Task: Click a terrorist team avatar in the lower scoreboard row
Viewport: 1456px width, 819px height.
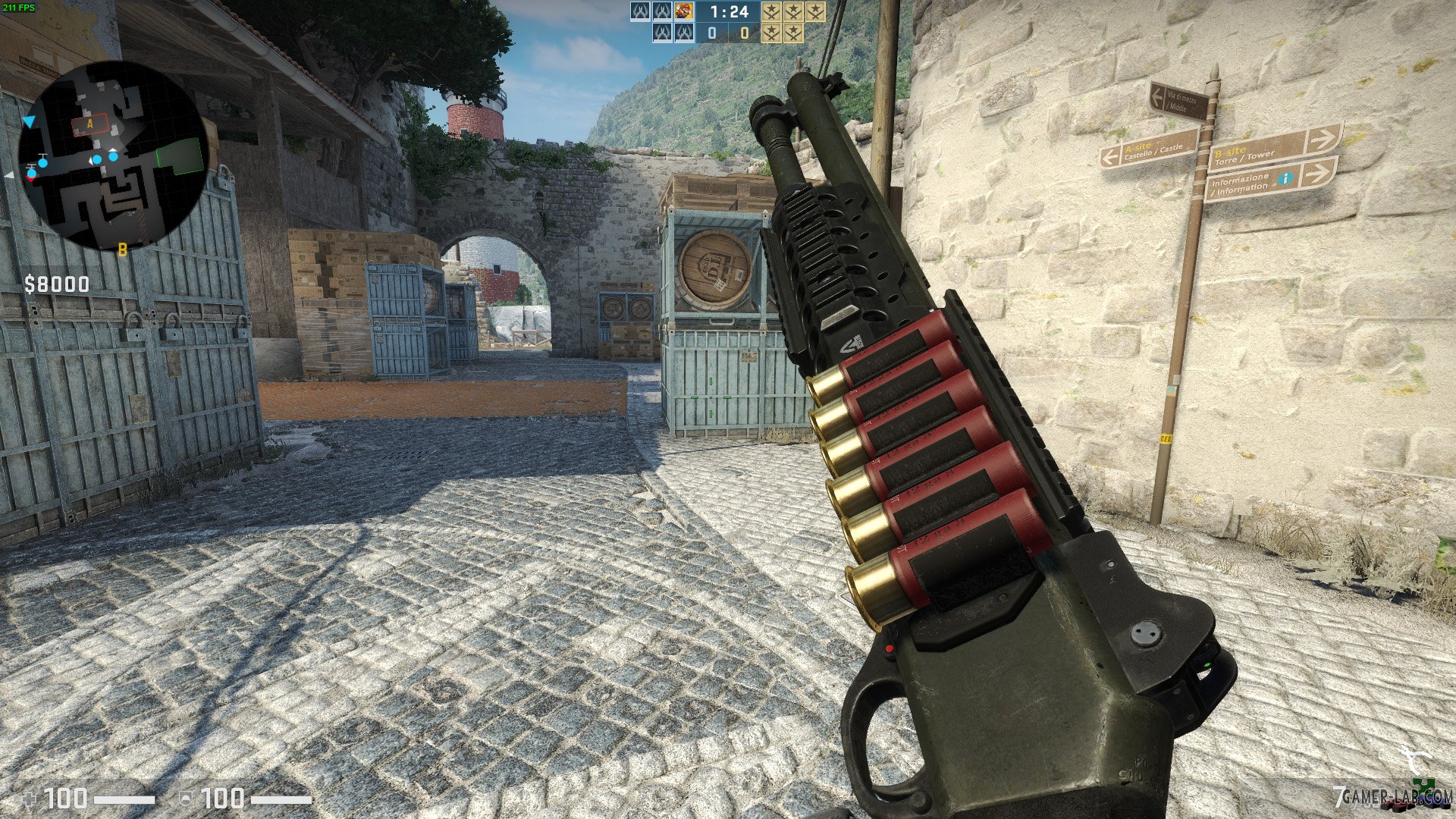Action: pyautogui.click(x=661, y=33)
